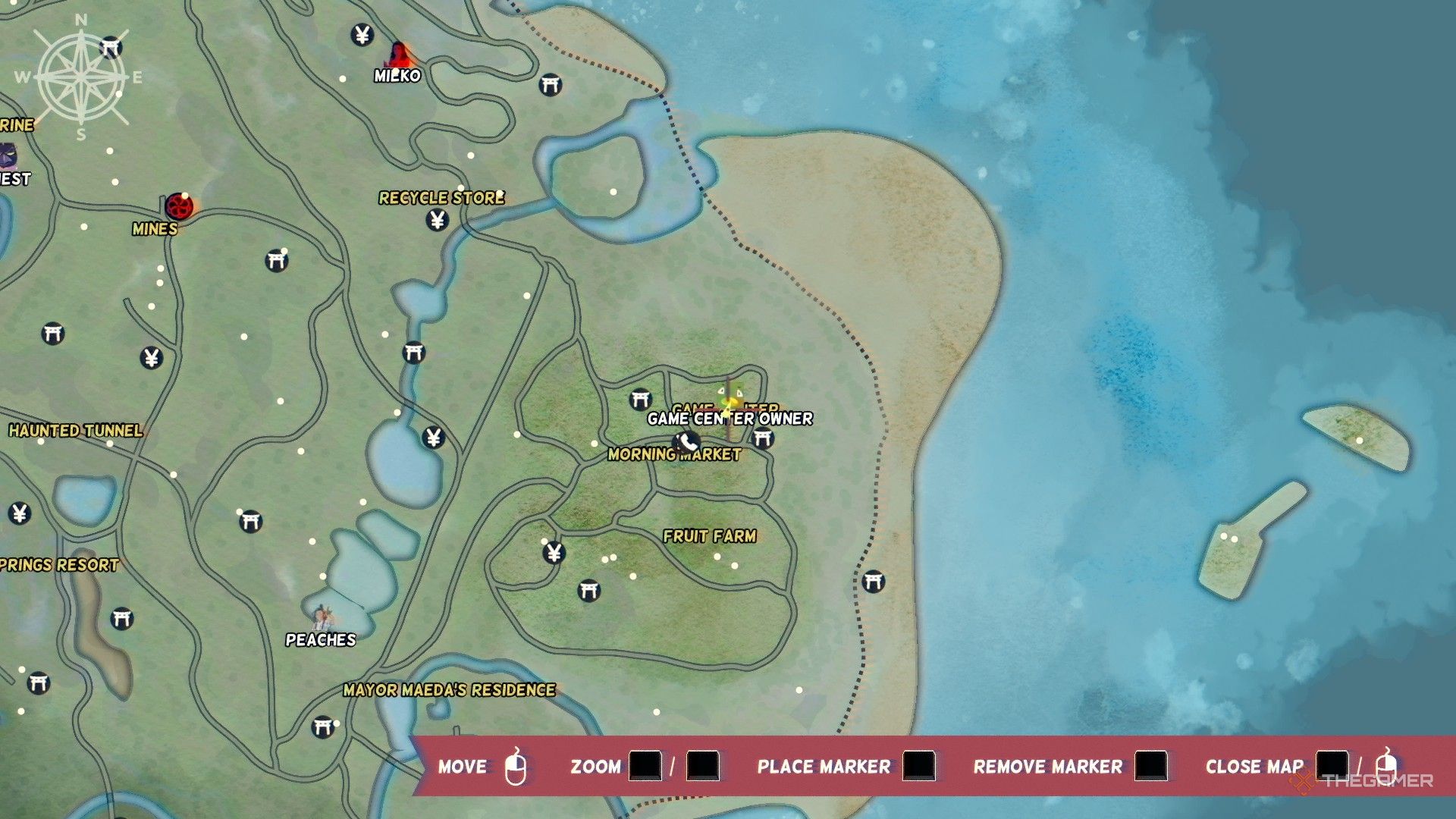
Task: Select the torii gate marker on the sandy beach
Action: tap(873, 582)
